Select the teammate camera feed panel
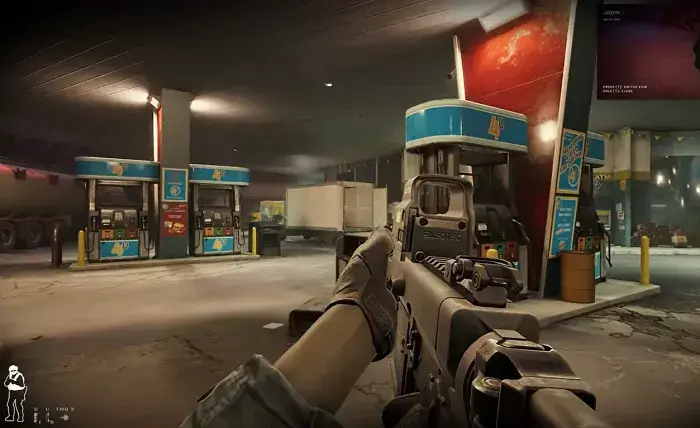This screenshot has width=700, height=428. click(647, 49)
